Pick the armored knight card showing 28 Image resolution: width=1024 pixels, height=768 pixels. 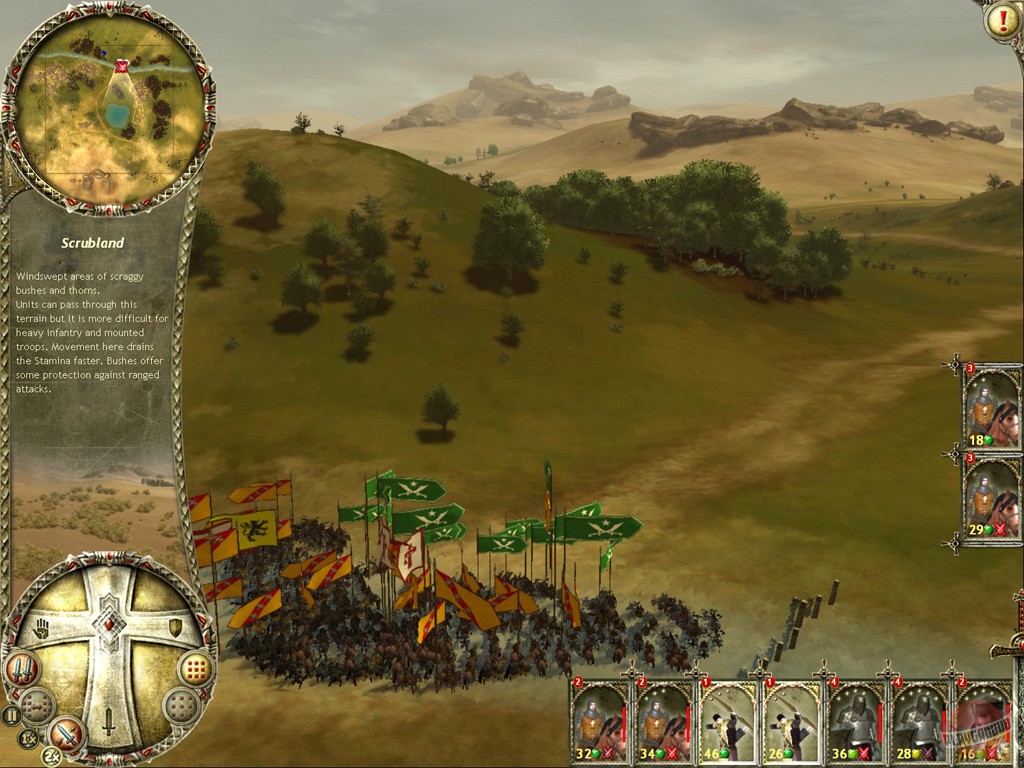(x=920, y=722)
